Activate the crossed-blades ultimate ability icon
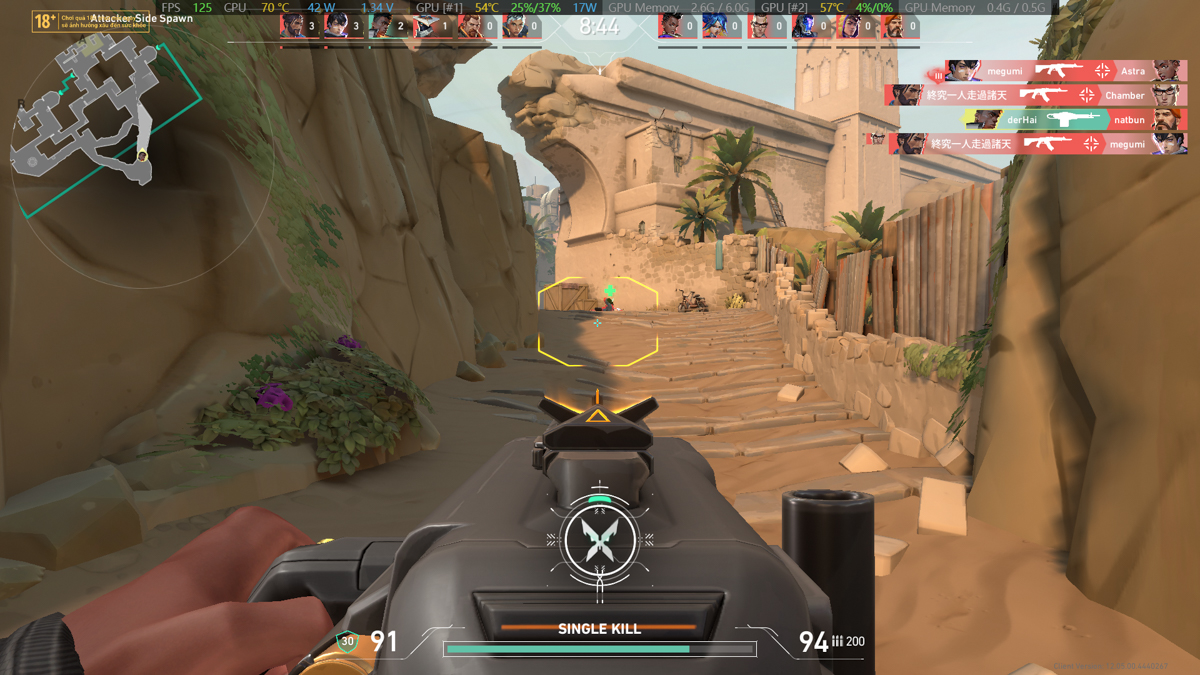Screen dimensions: 1200x675 click(x=599, y=541)
